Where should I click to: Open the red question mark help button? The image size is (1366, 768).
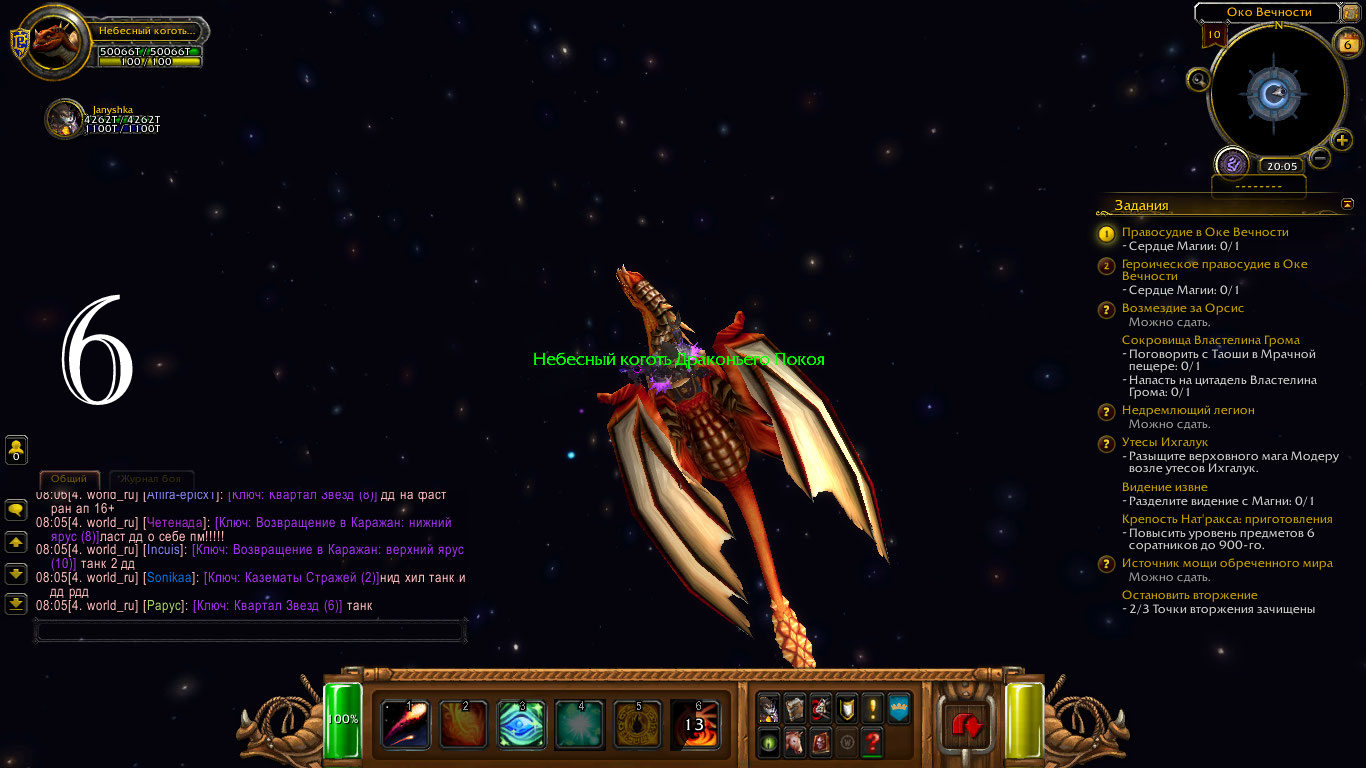coord(872,742)
